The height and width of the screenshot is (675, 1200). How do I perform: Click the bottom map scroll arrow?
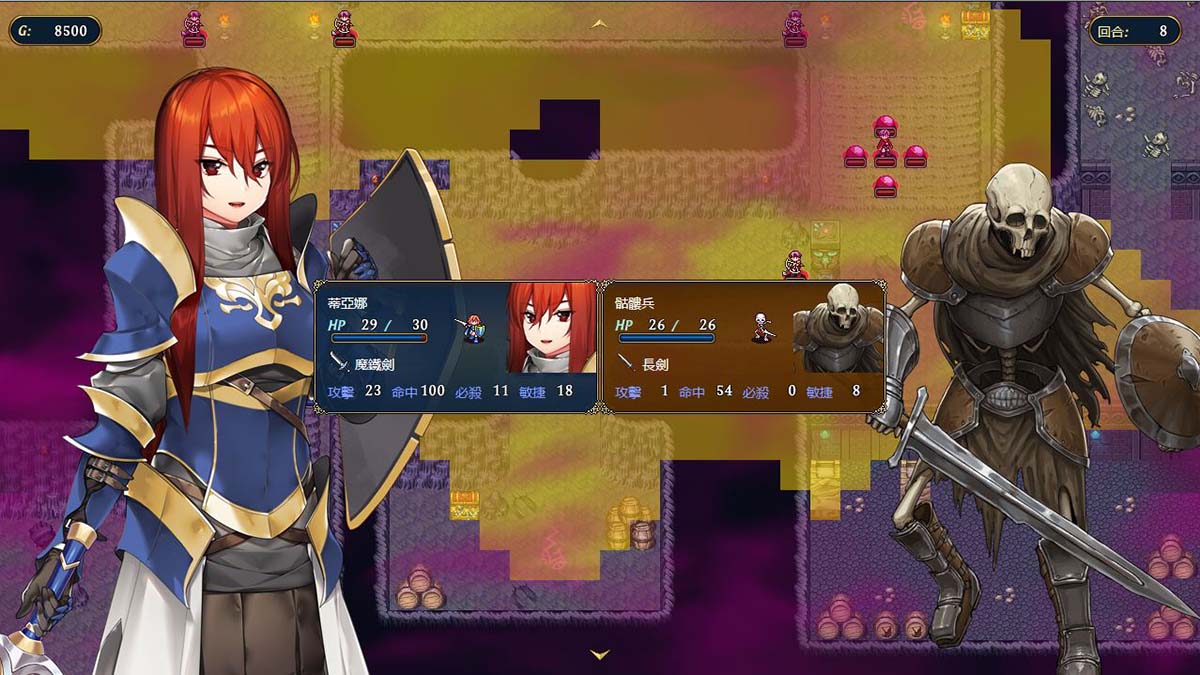tap(600, 655)
